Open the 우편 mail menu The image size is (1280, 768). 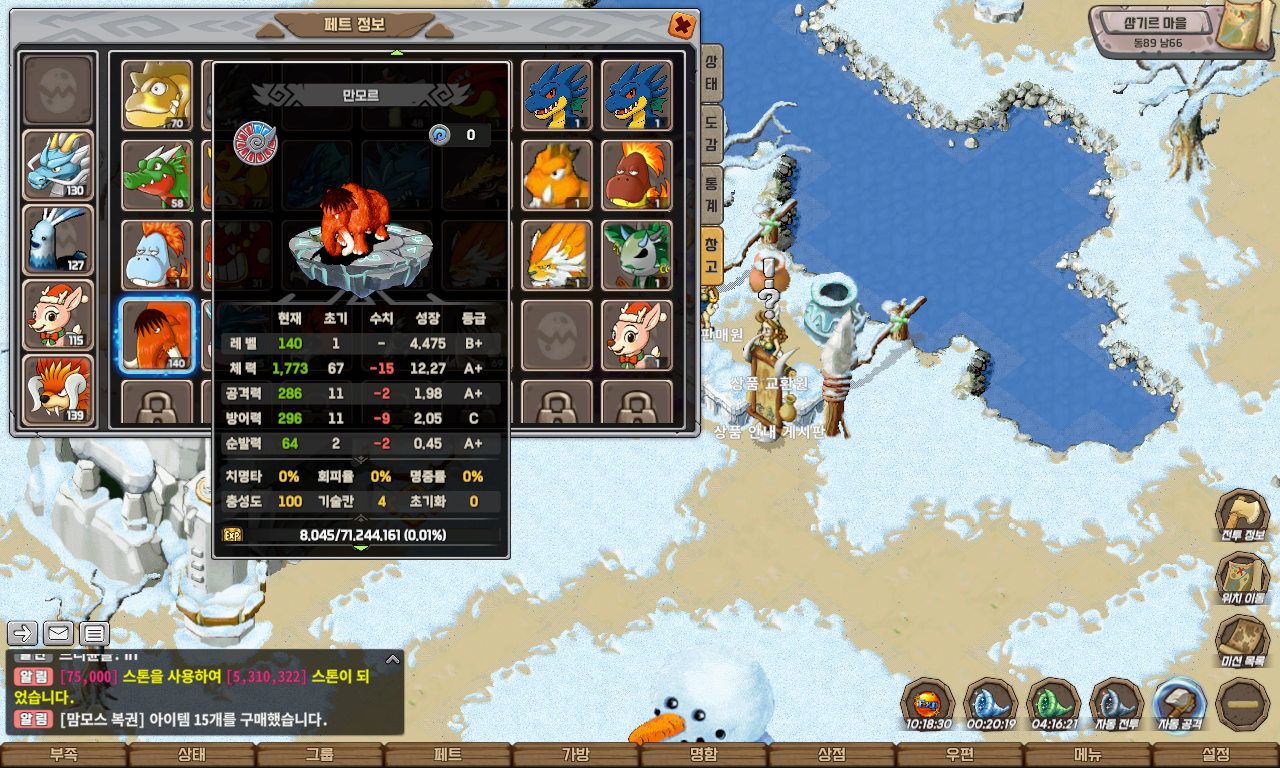(959, 755)
